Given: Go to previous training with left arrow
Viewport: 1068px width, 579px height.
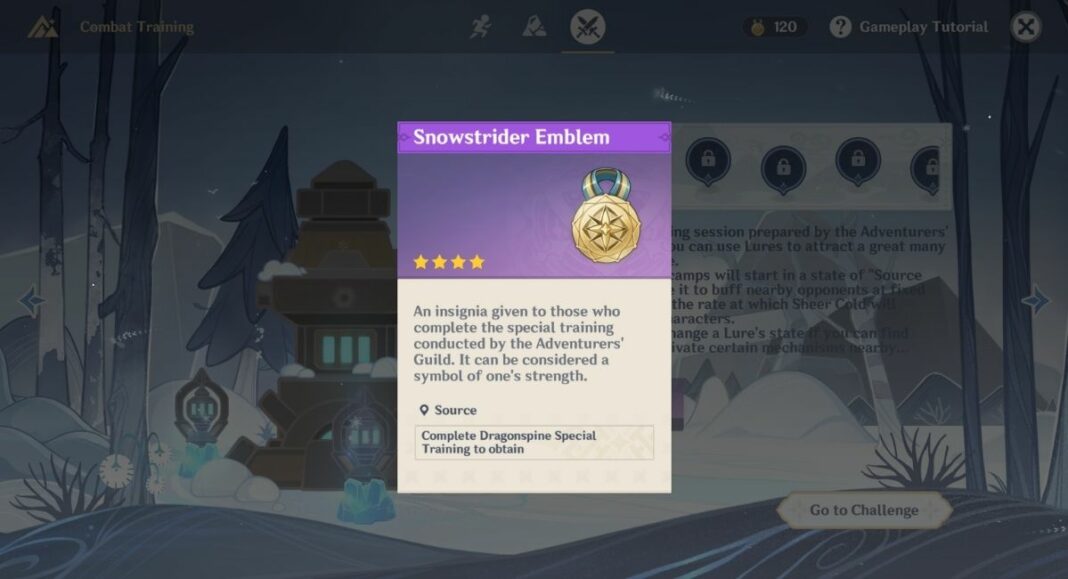Looking at the screenshot, I should click(31, 299).
